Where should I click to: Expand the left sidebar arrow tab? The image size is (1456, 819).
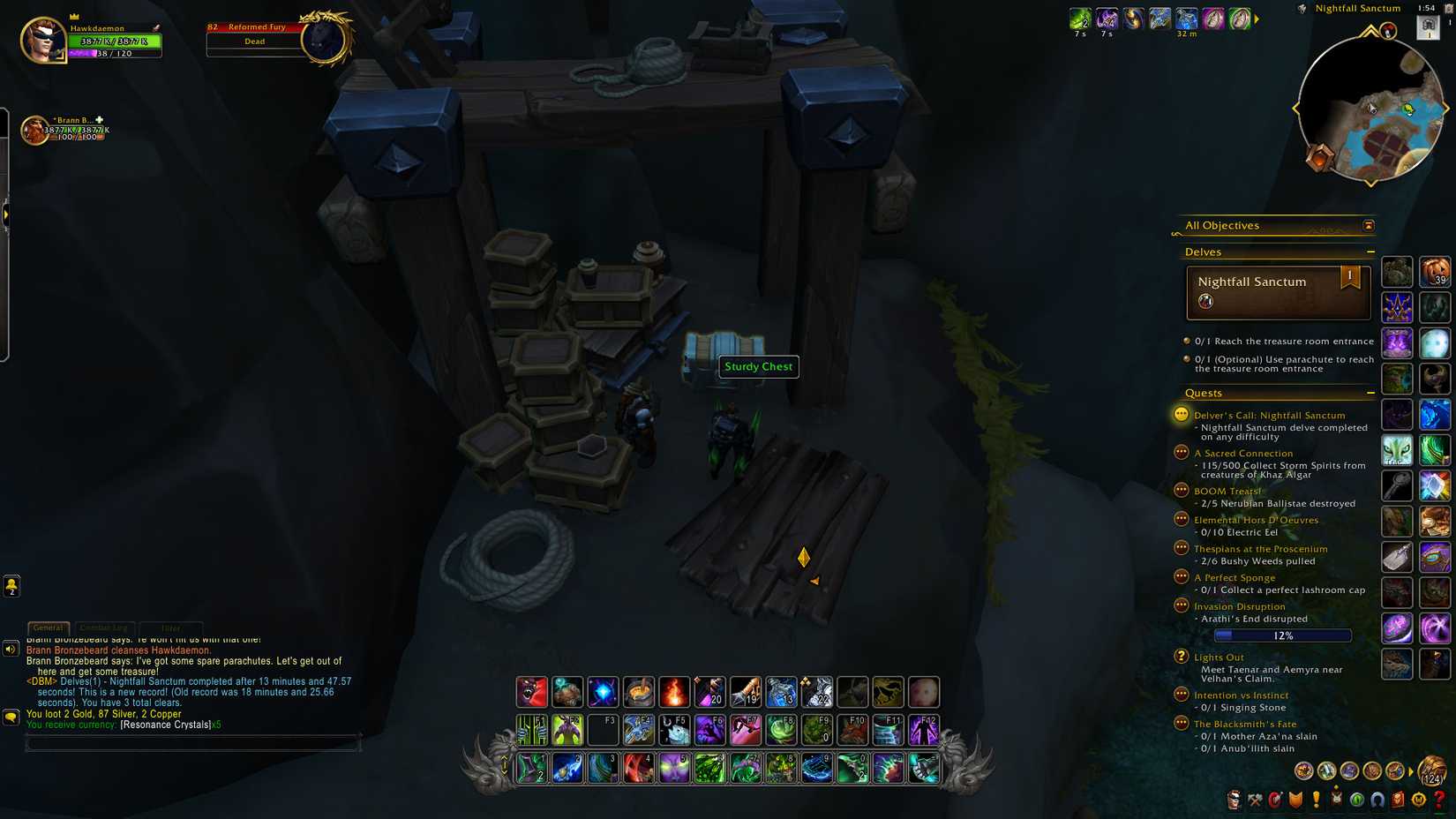(x=7, y=214)
